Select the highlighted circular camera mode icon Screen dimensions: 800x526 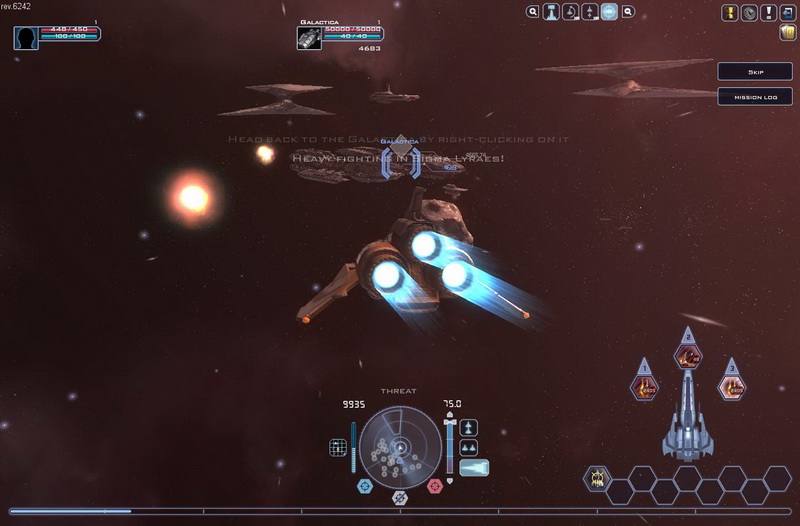609,13
